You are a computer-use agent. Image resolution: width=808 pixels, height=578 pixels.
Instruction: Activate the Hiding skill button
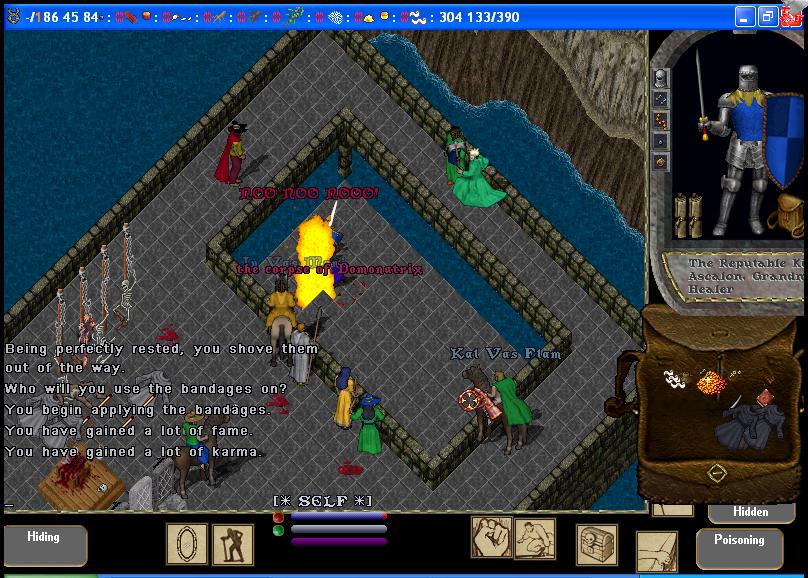click(x=43, y=544)
